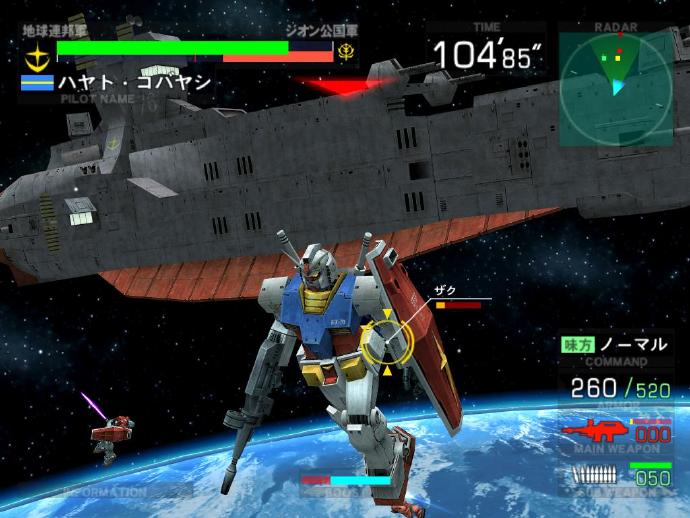Click the yellow Earth Federation emblem
The image size is (690, 518).
tap(38, 53)
